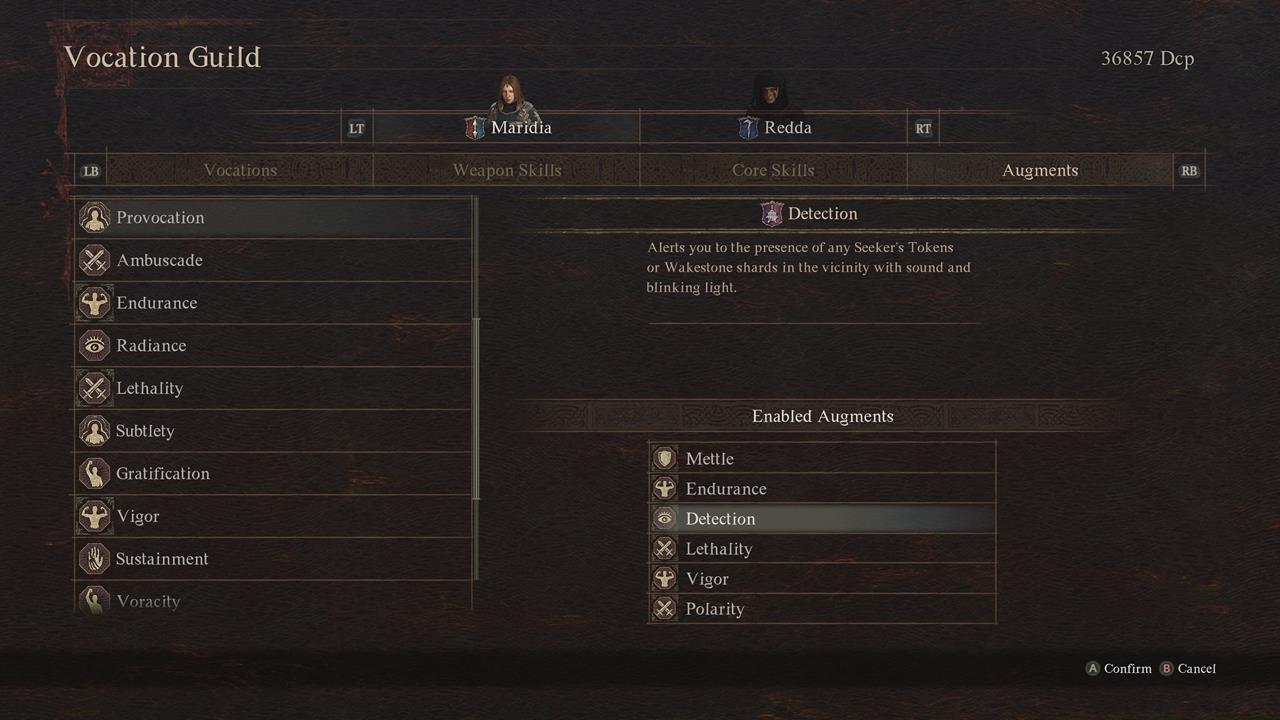Screen dimensions: 1280x720
Task: Select the Mettle shield icon under Enabled Augments
Action: [664, 458]
